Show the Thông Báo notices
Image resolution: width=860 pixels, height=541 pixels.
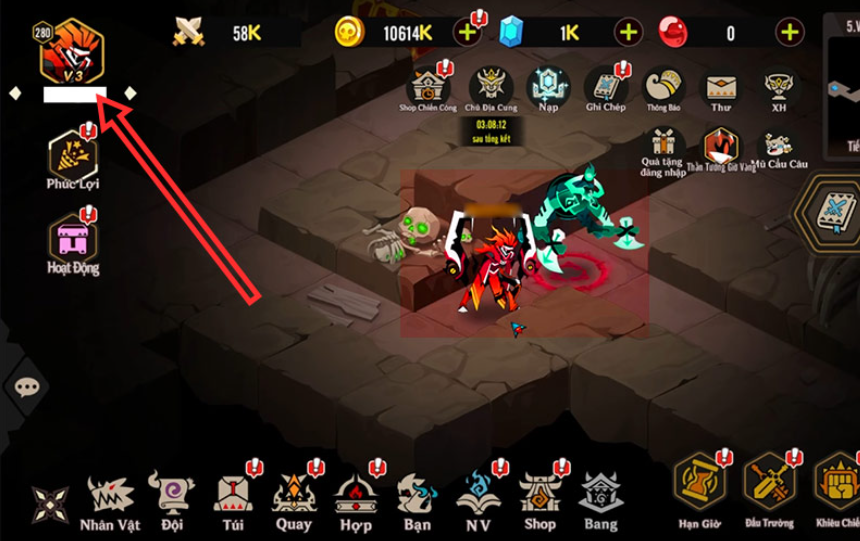click(x=663, y=85)
